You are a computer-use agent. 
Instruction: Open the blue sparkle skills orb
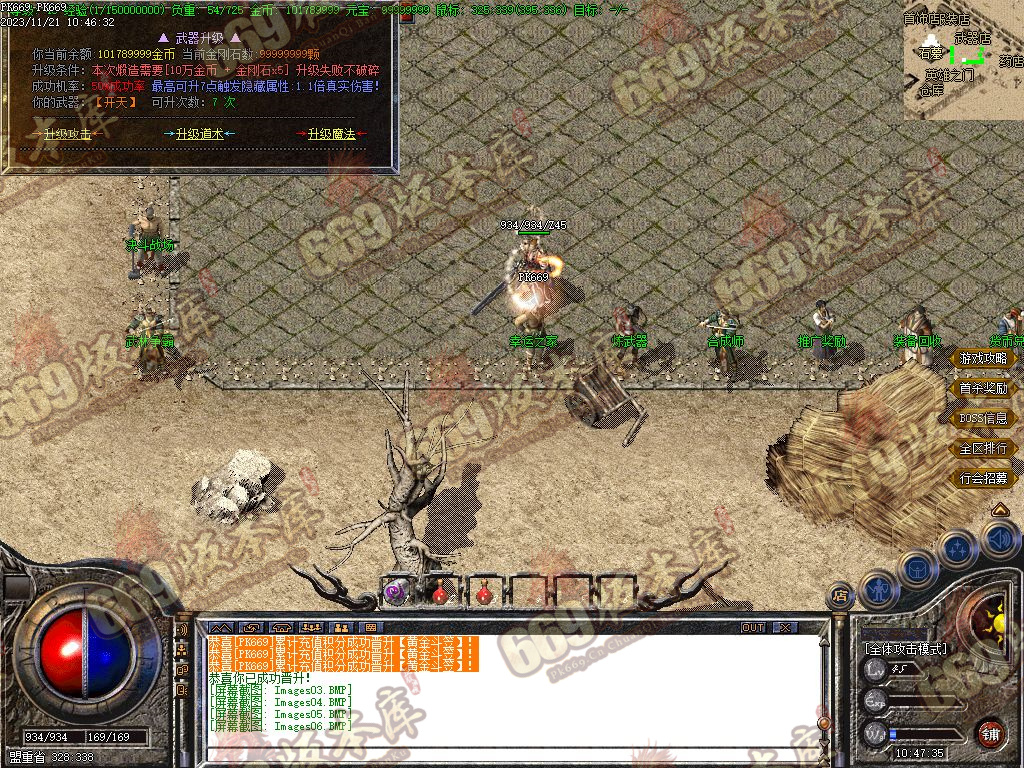coord(957,549)
